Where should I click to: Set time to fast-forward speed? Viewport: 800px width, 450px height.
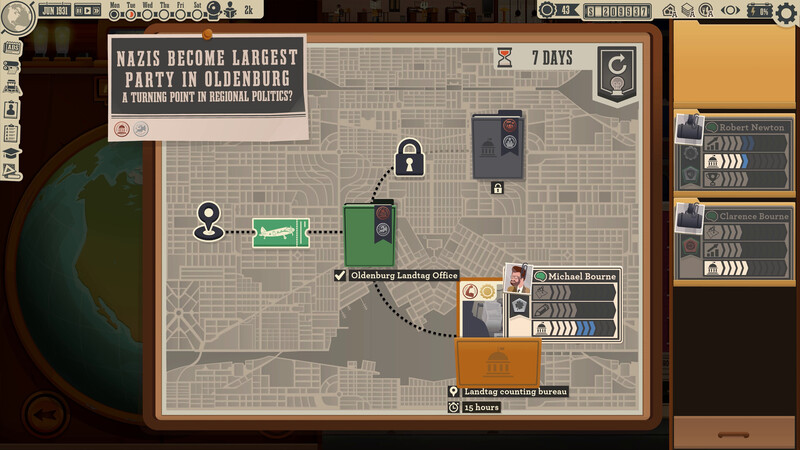[x=96, y=11]
